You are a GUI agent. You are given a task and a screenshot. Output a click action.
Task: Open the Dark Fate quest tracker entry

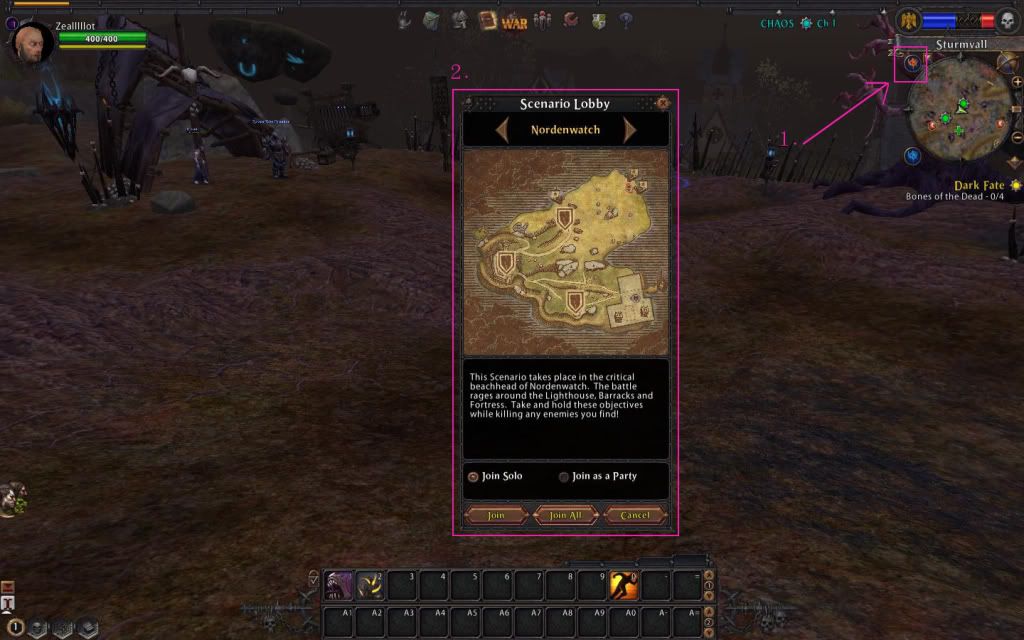977,186
